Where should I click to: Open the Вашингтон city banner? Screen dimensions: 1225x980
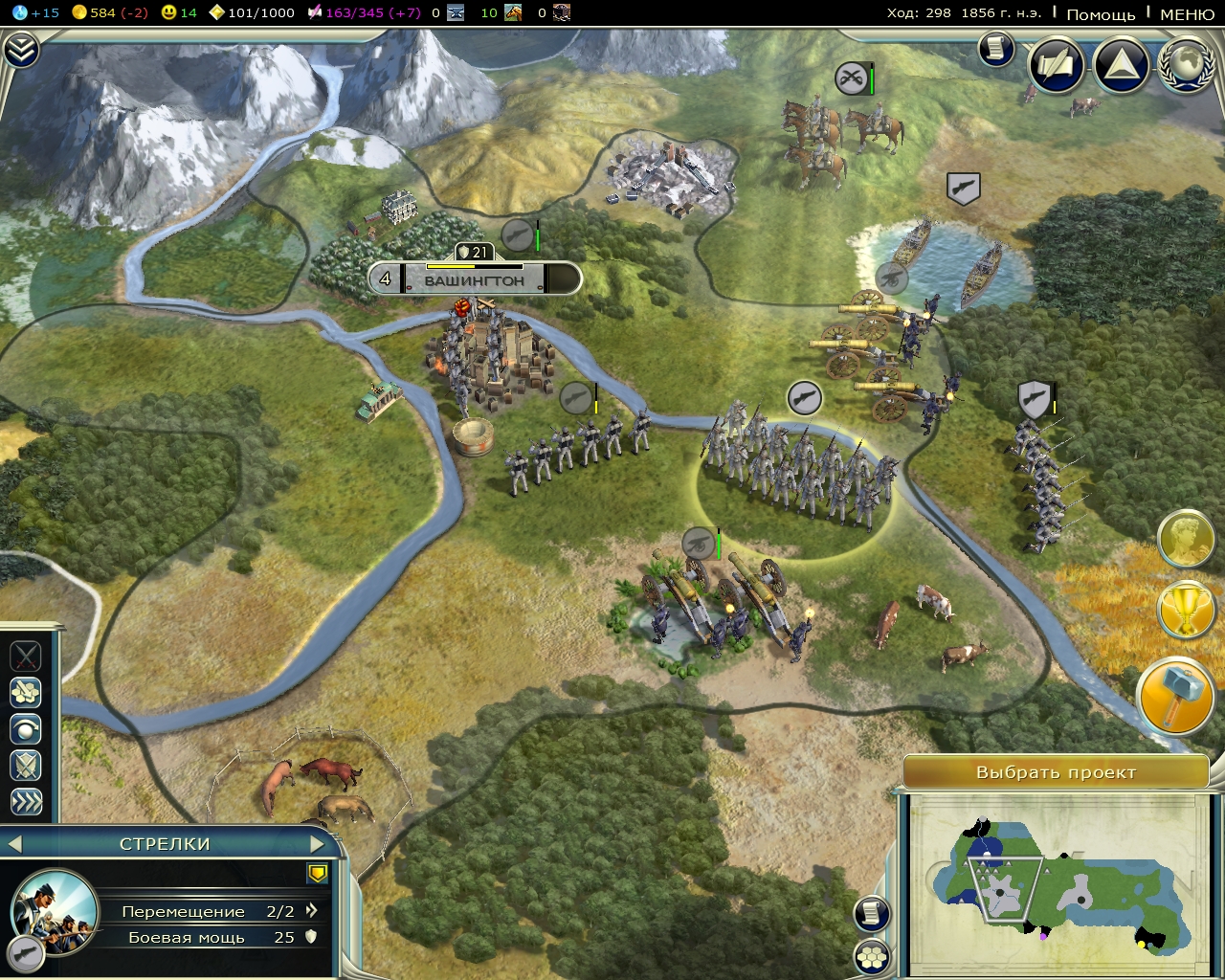(475, 279)
